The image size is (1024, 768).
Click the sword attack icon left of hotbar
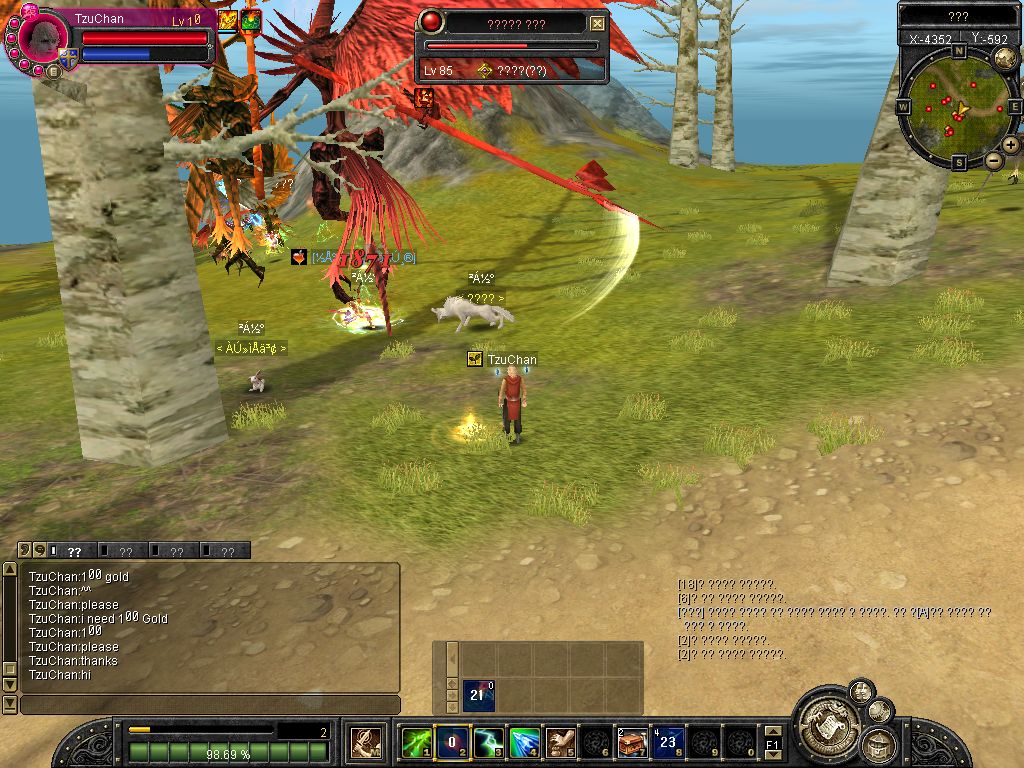pyautogui.click(x=365, y=742)
